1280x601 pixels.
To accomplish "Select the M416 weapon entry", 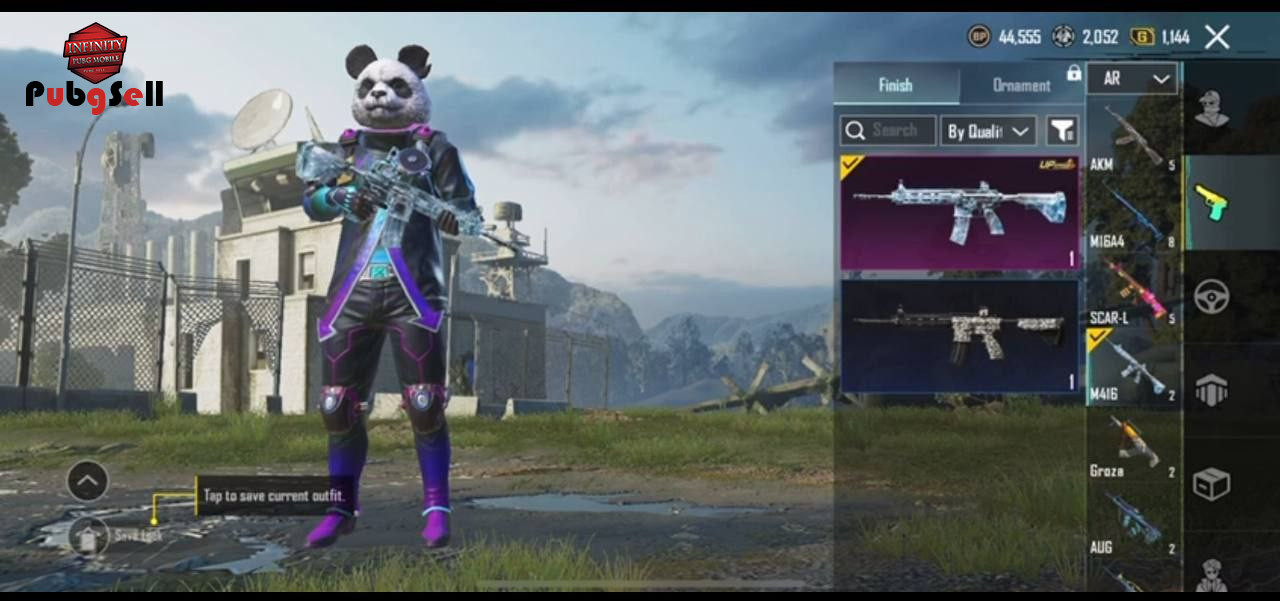I will pos(1133,367).
